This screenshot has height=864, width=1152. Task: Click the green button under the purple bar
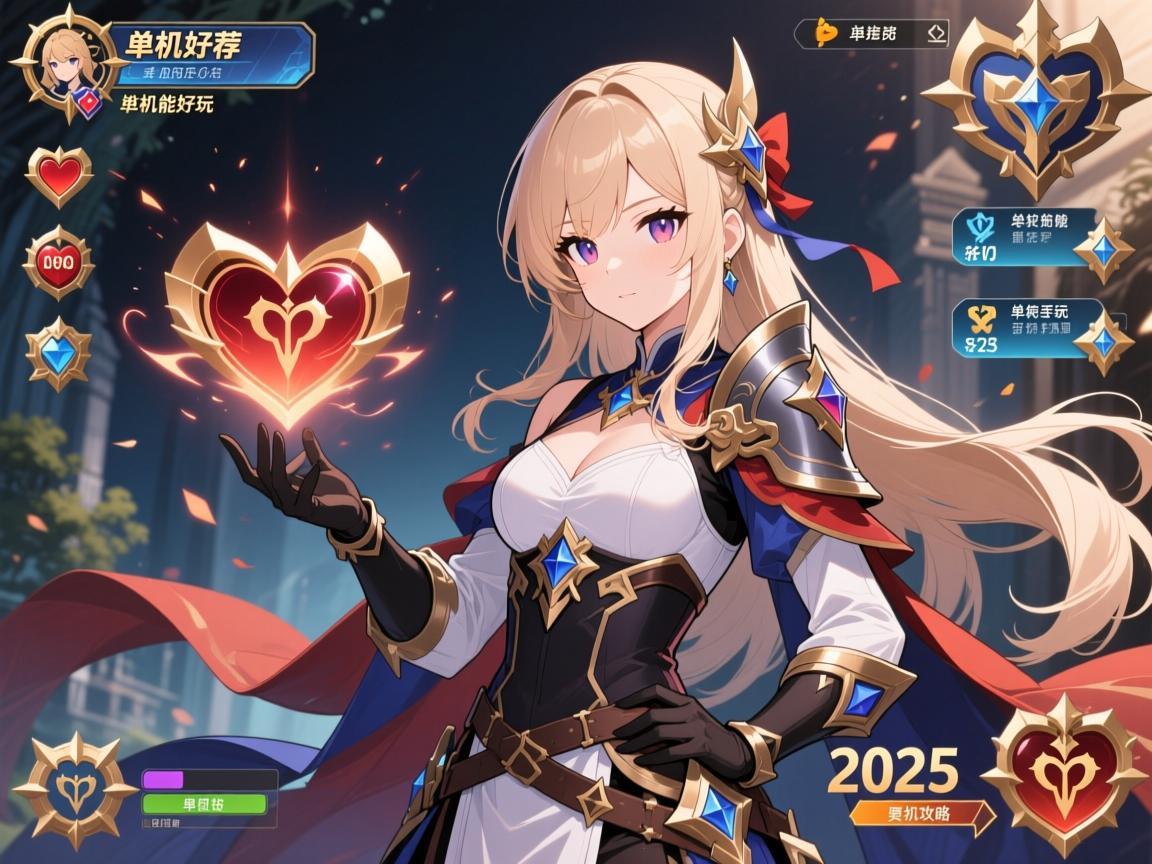(204, 803)
